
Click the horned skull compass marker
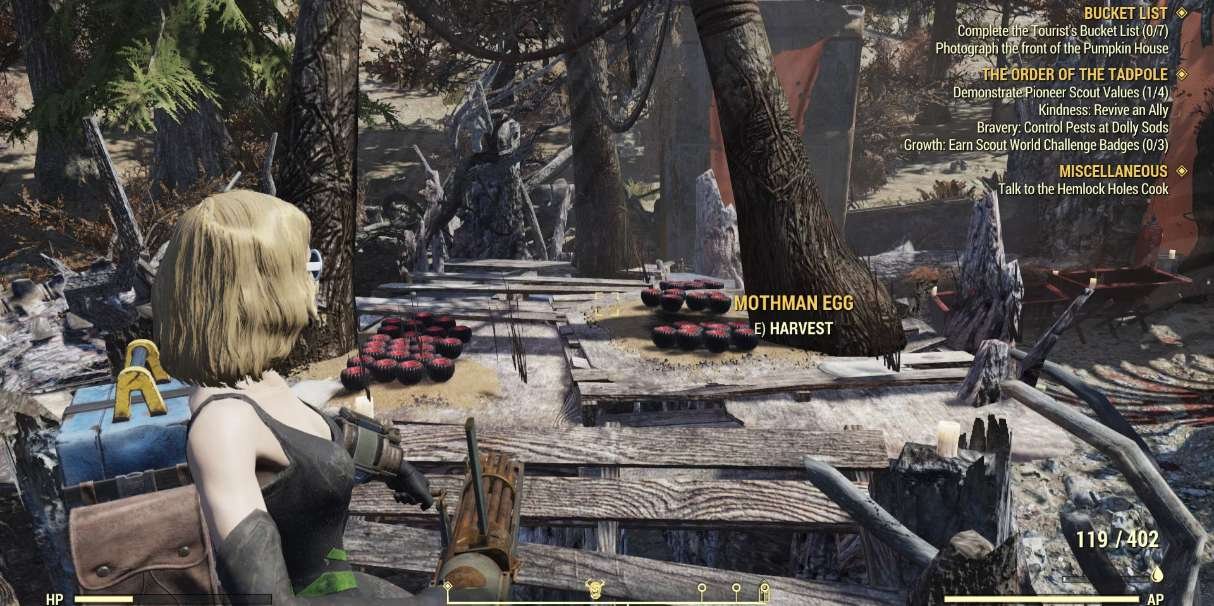point(593,588)
